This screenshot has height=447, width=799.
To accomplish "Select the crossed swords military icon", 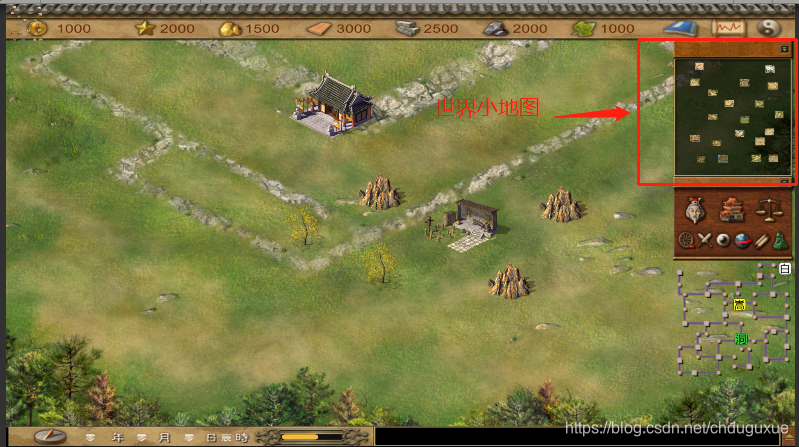I will [704, 240].
